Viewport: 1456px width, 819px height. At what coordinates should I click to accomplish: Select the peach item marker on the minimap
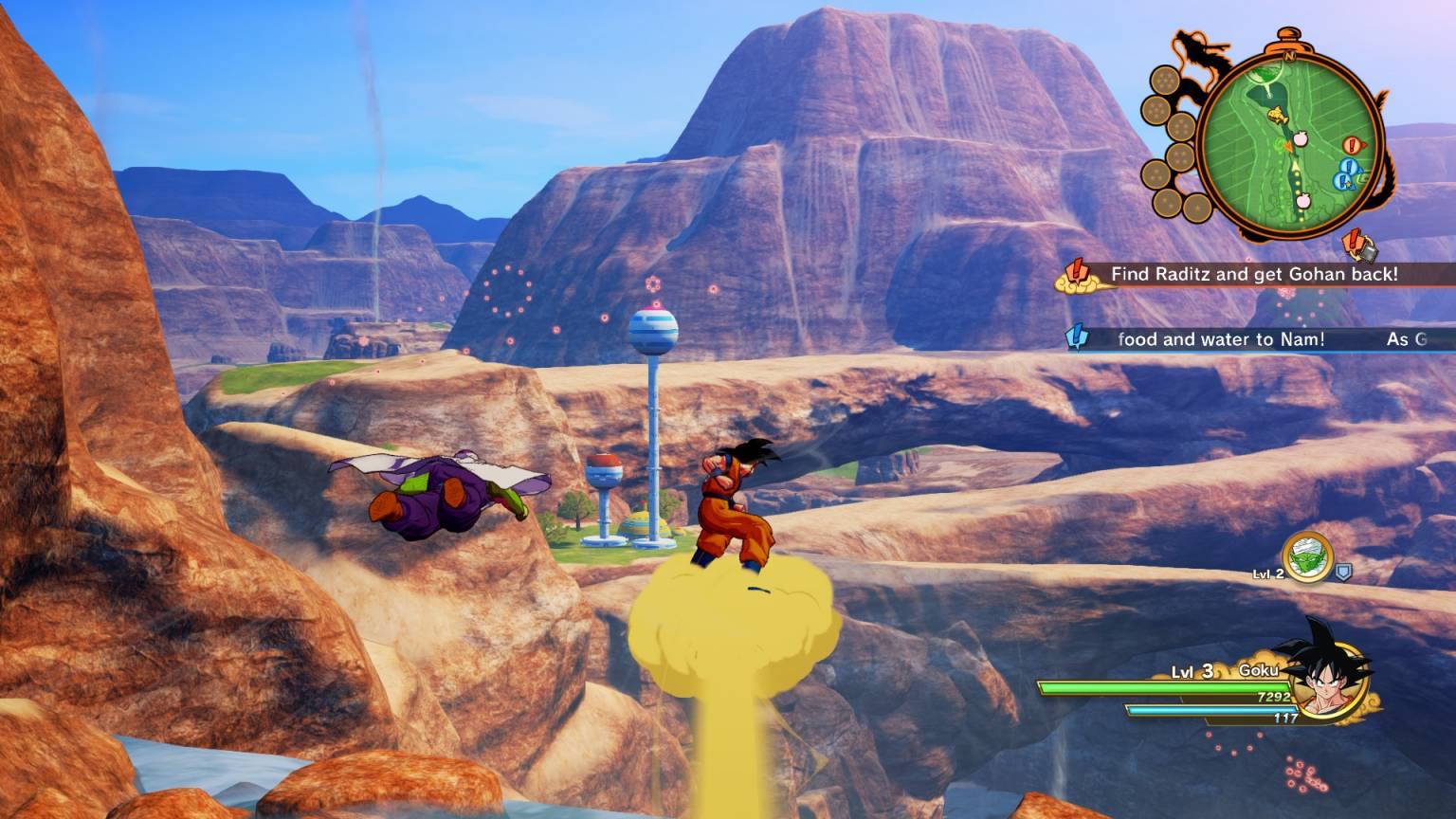1301,138
